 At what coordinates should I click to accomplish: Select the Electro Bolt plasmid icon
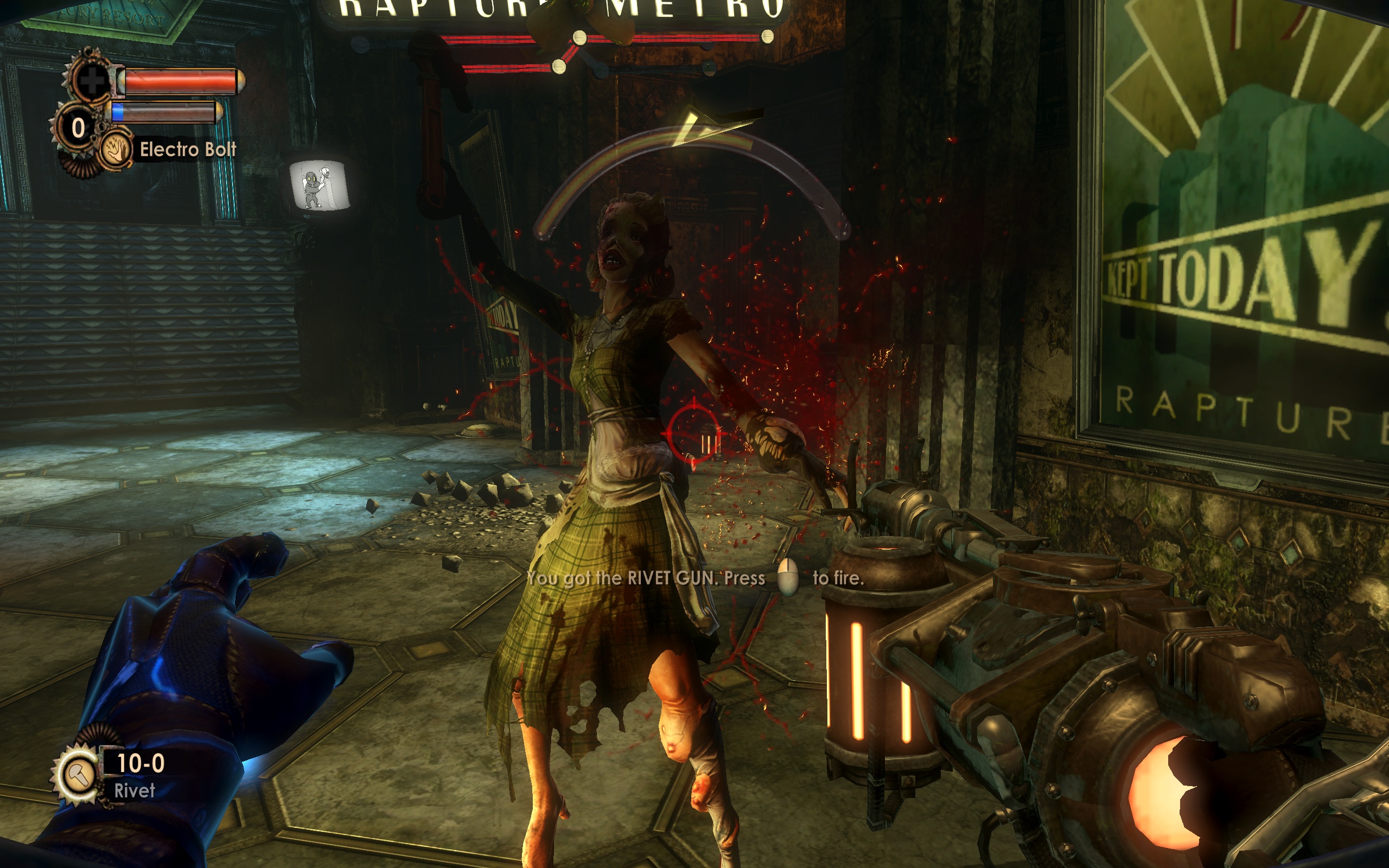(x=114, y=150)
